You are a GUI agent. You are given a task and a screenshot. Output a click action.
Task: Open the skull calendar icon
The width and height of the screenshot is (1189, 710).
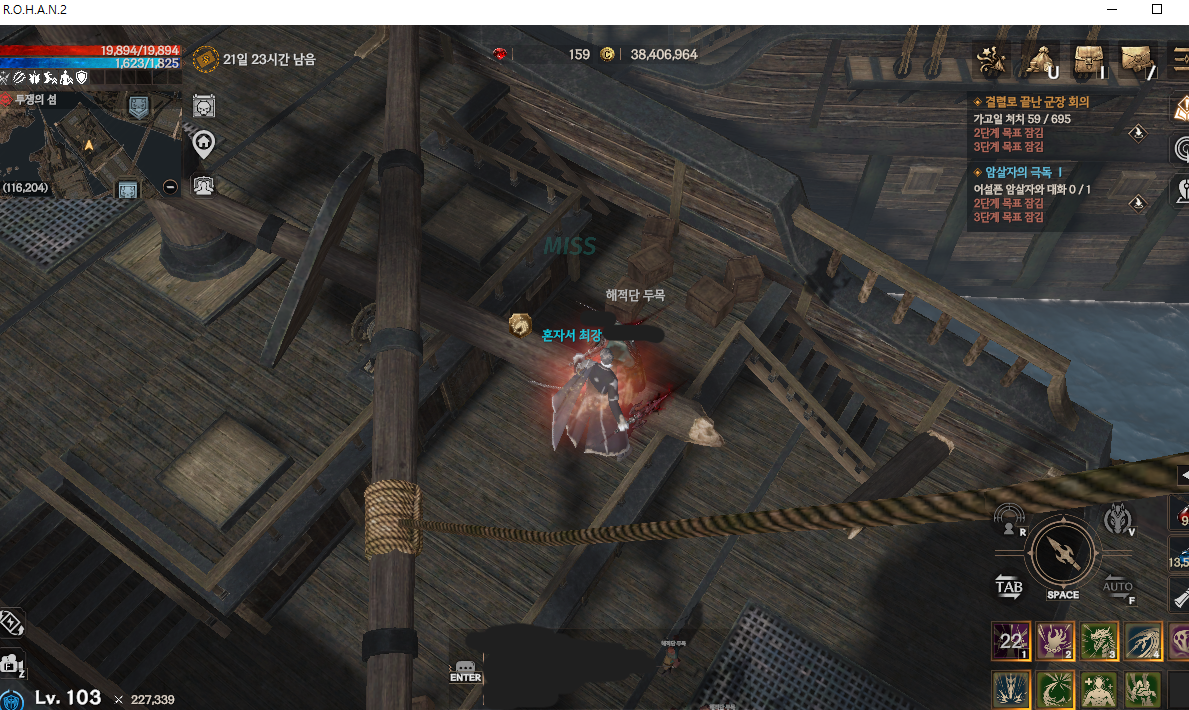click(203, 106)
